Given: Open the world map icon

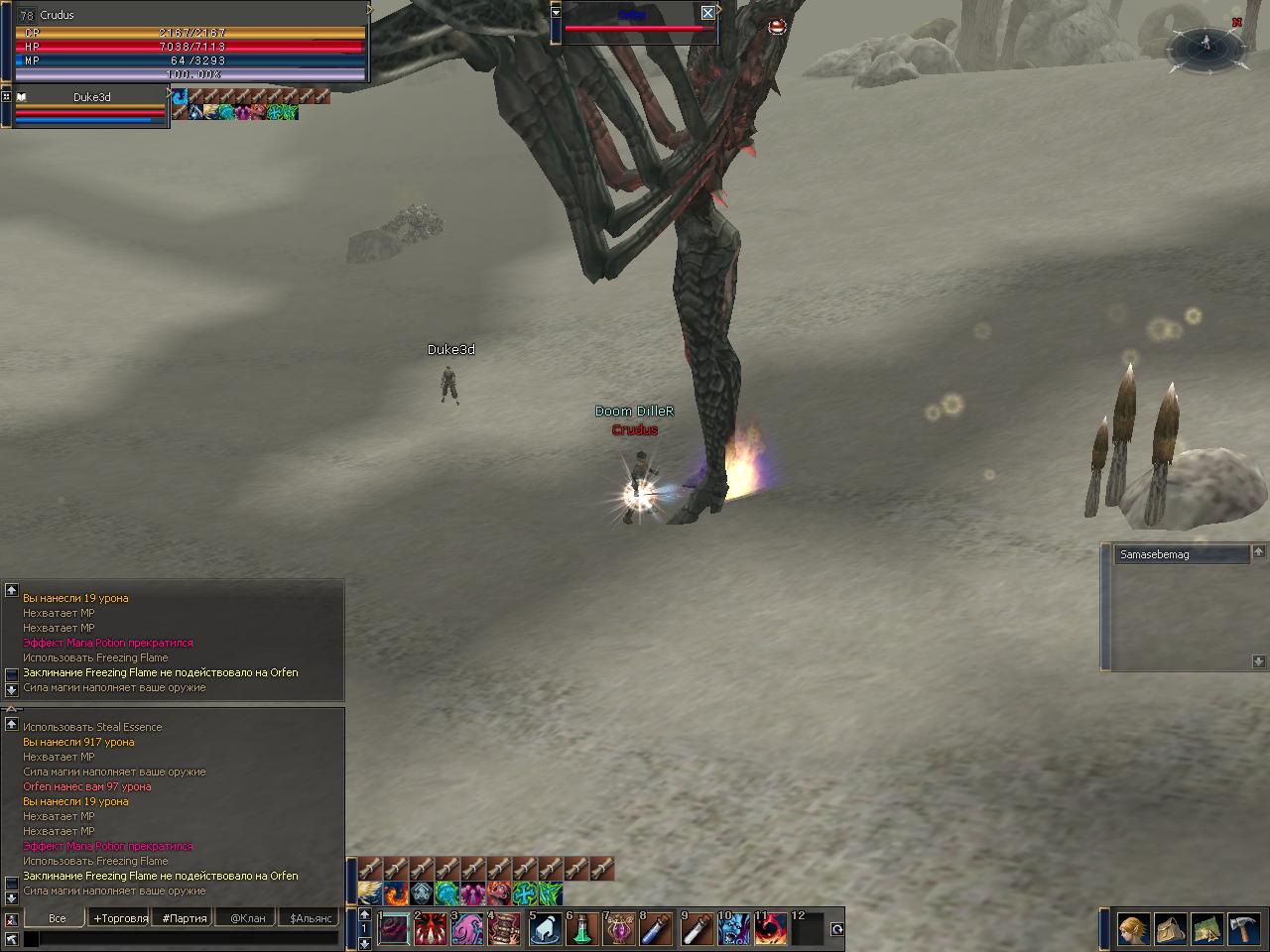Looking at the screenshot, I should (x=1207, y=929).
